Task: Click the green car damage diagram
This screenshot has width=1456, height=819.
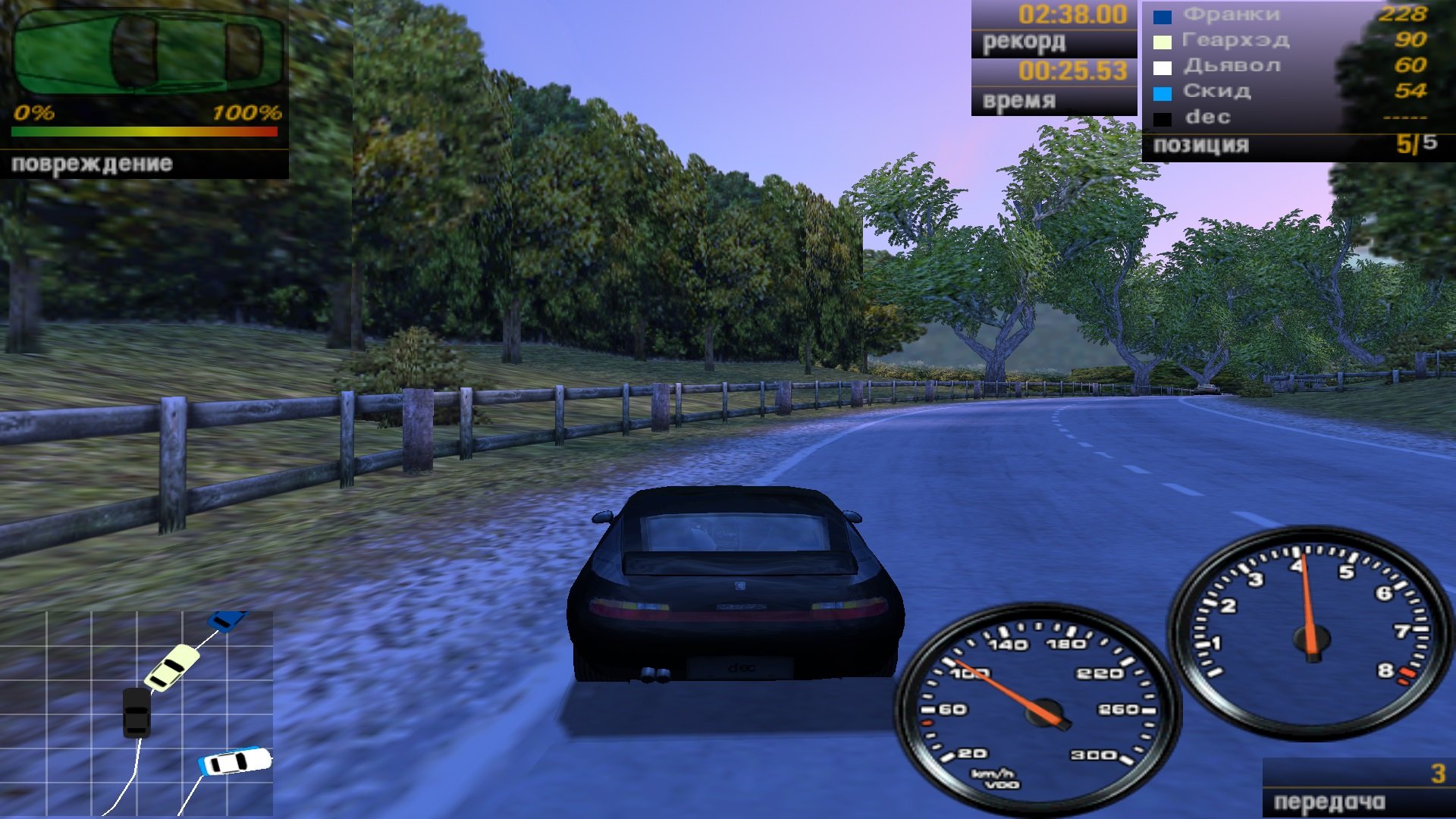Action: (x=148, y=52)
